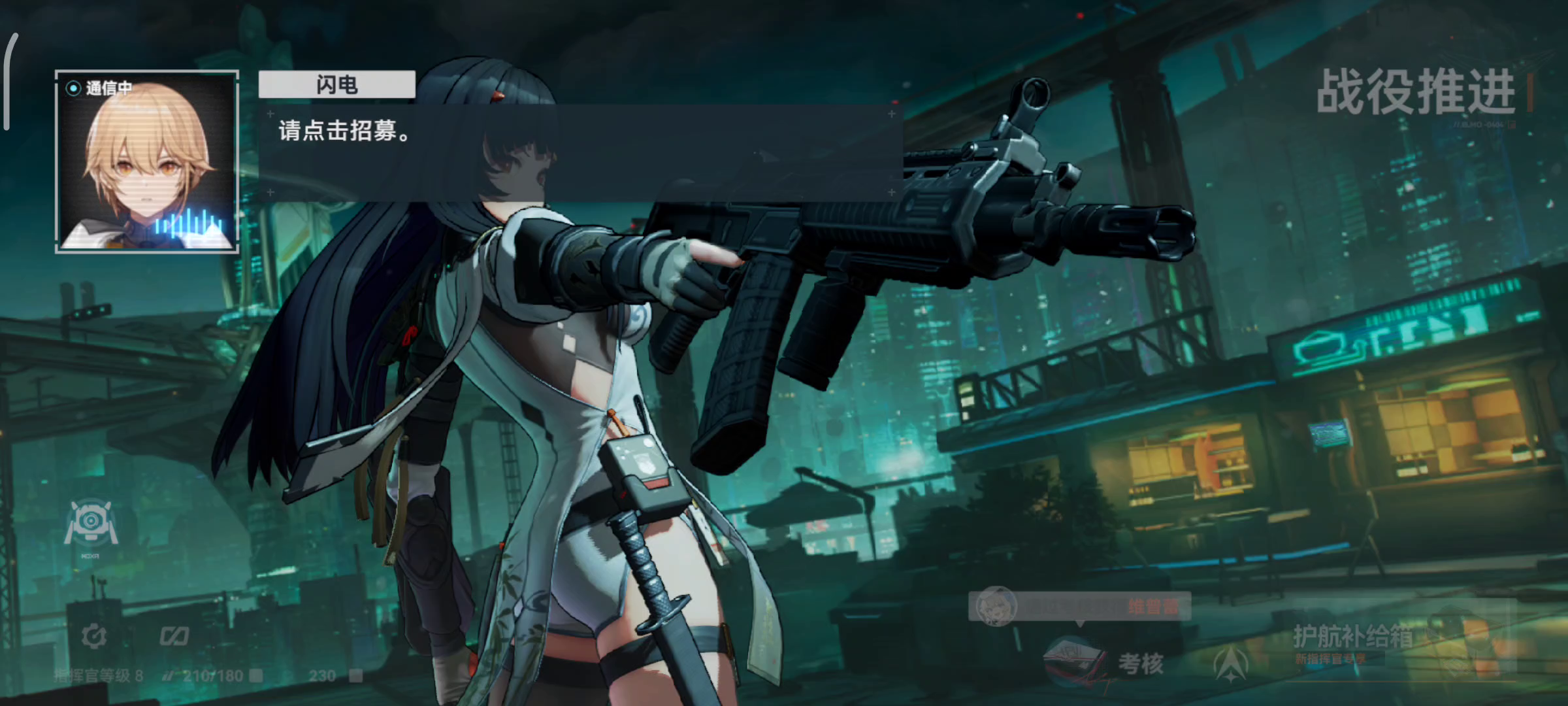The width and height of the screenshot is (1568, 706).
Task: Open the arrow-and-star emblem icon
Action: coord(1231,663)
